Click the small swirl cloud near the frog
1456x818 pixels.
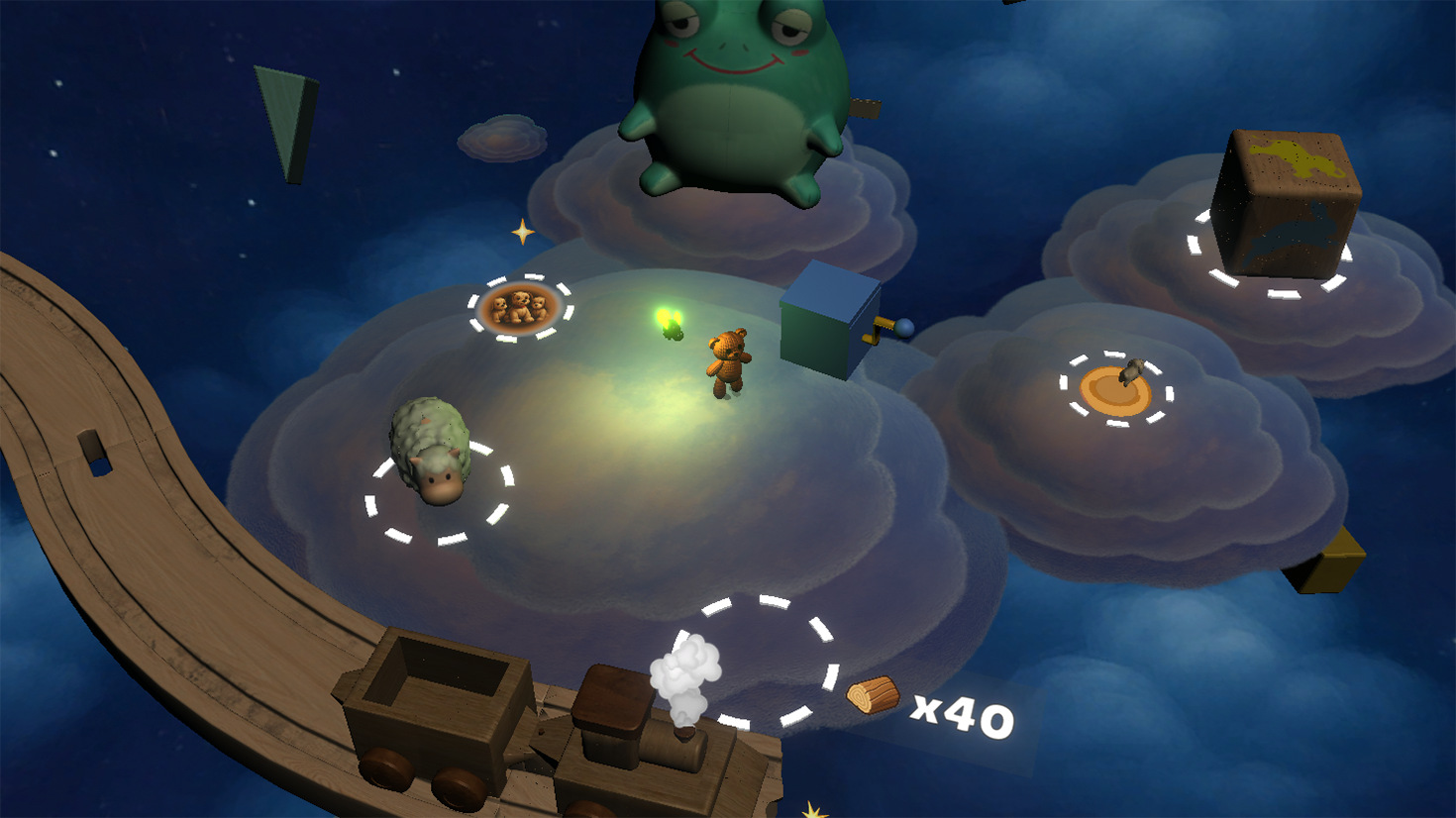pyautogui.click(x=501, y=139)
